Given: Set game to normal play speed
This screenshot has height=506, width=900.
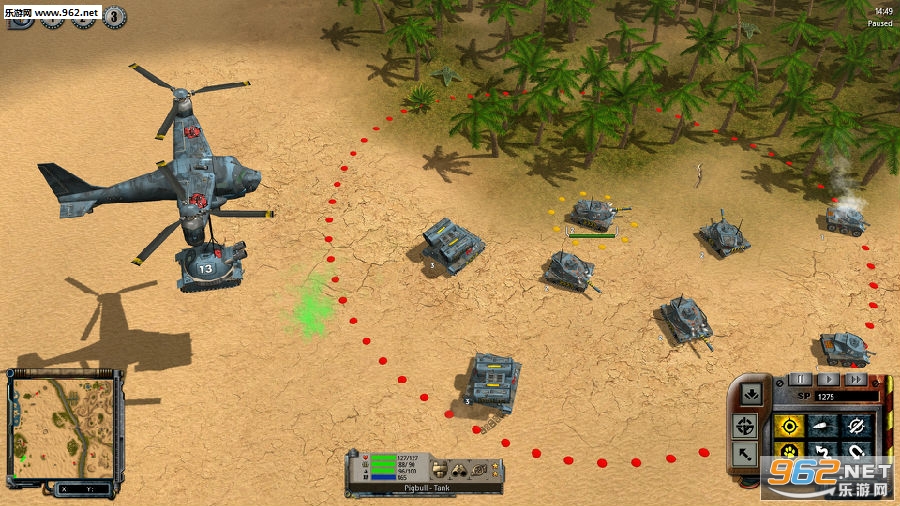Looking at the screenshot, I should point(828,379).
